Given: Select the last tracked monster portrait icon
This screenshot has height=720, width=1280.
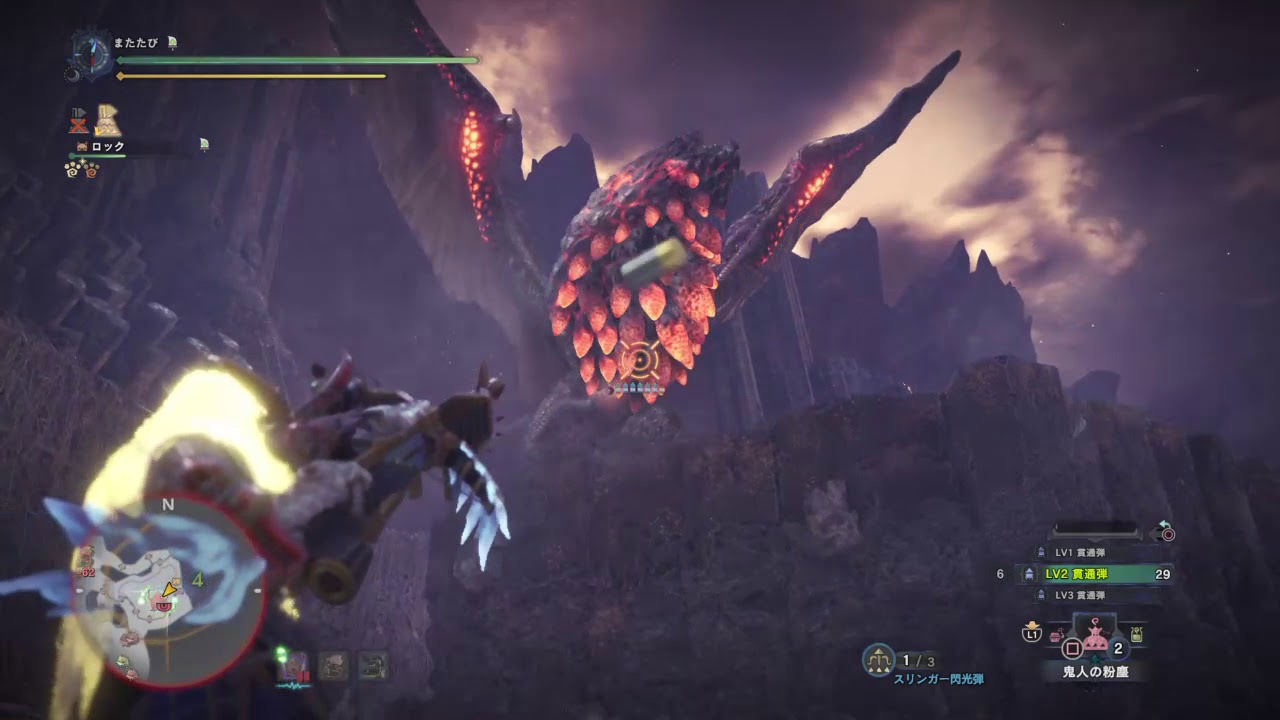Looking at the screenshot, I should coord(373,666).
